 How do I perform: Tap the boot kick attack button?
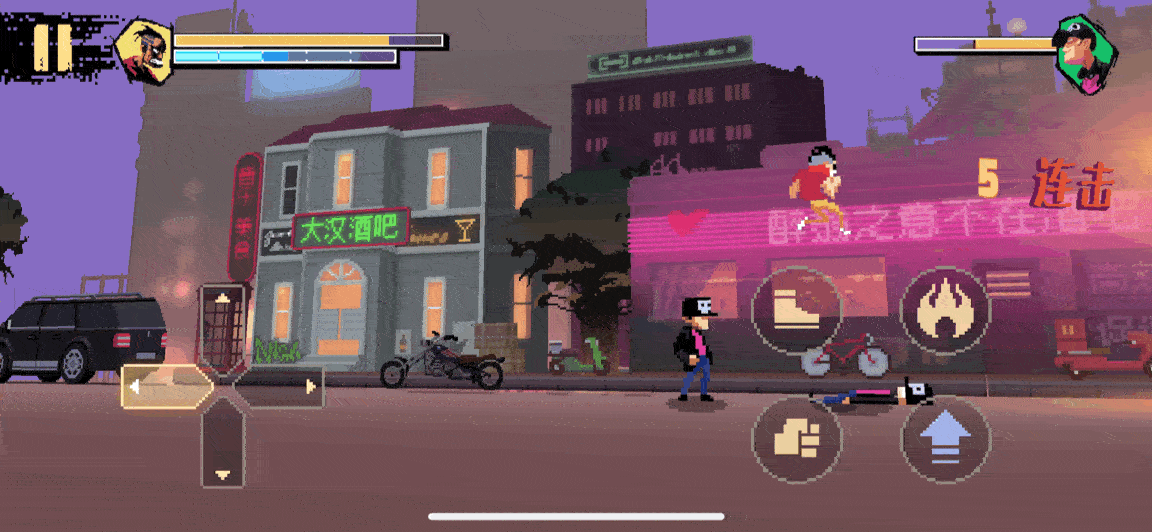pyautogui.click(x=796, y=310)
